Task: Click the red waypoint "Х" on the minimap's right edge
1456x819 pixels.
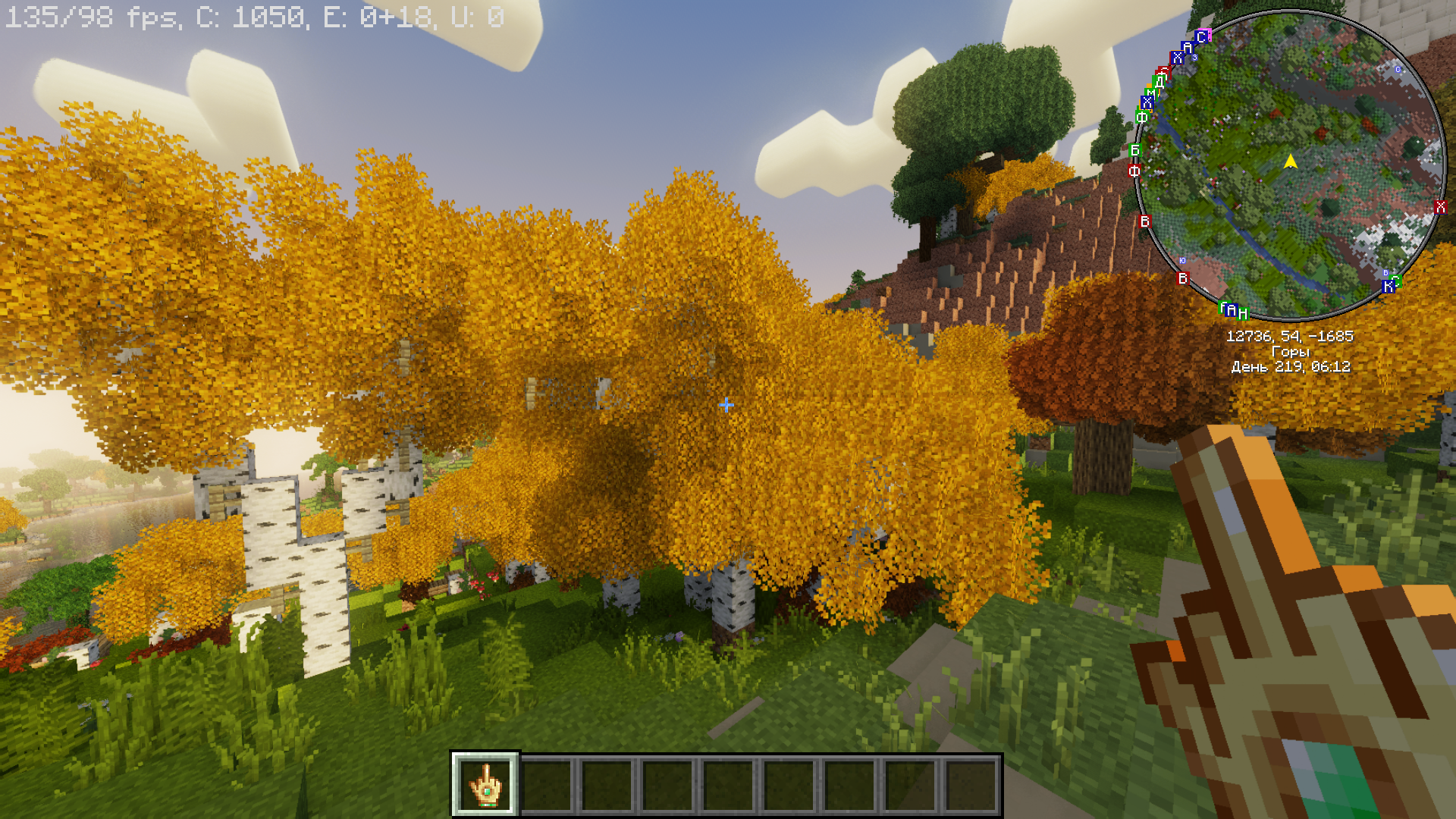Action: click(x=1441, y=206)
